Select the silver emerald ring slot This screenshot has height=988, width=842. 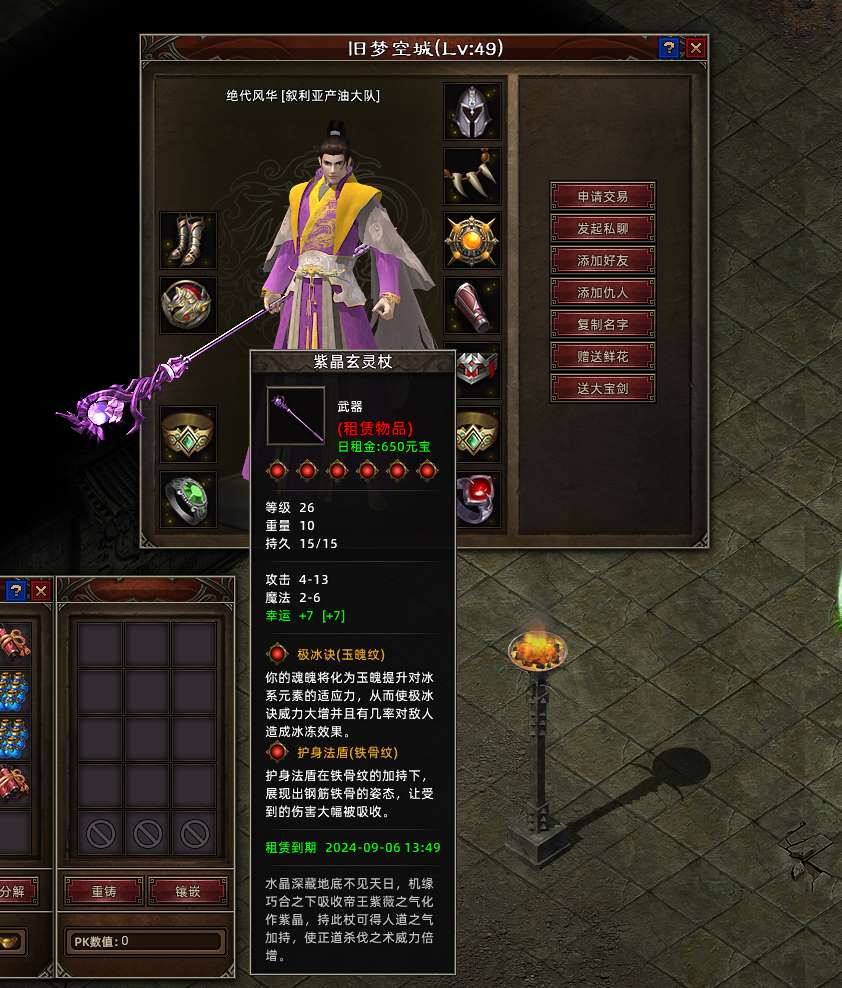coord(187,499)
